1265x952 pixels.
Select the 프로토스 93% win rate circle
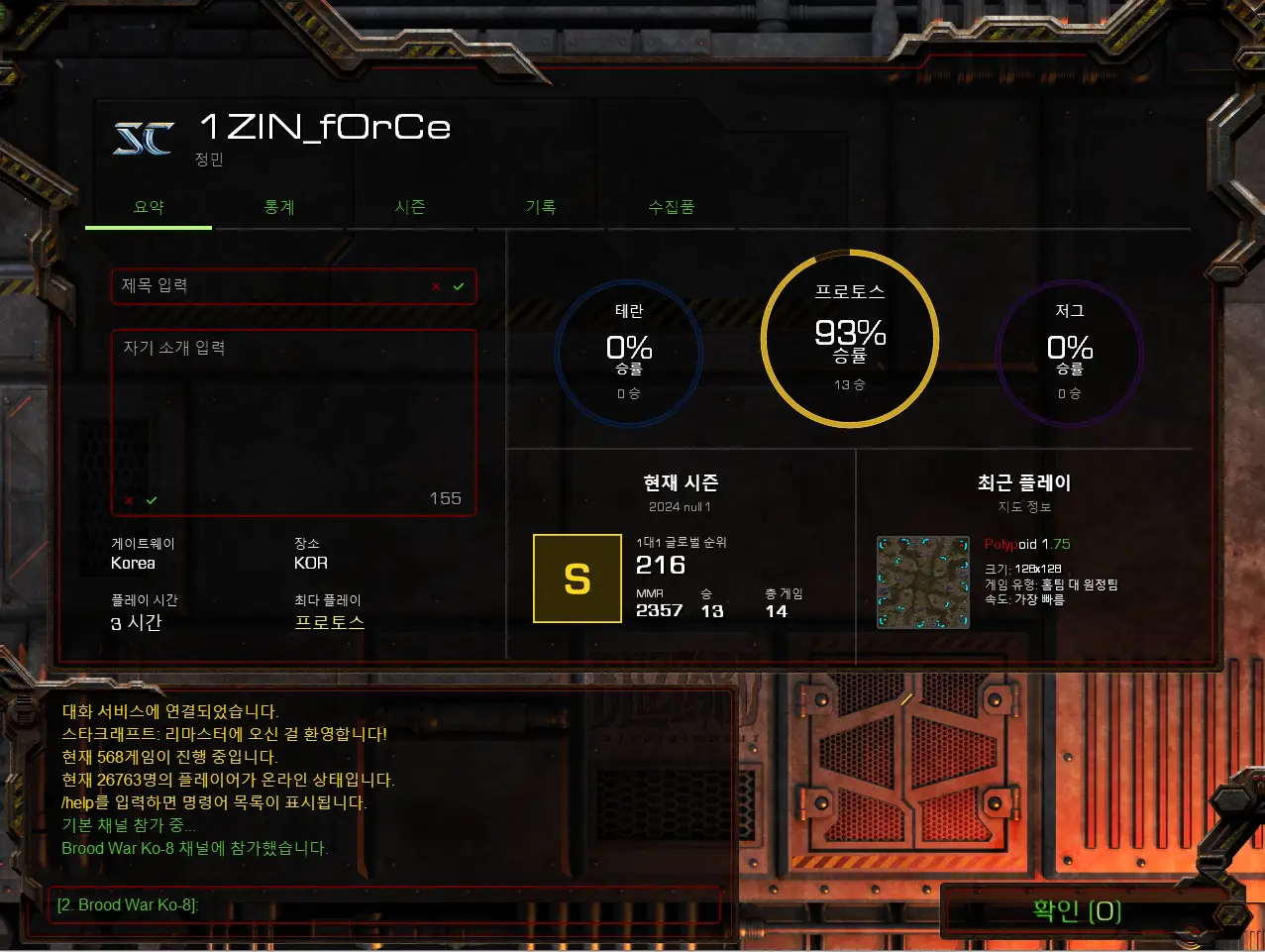[x=850, y=339]
